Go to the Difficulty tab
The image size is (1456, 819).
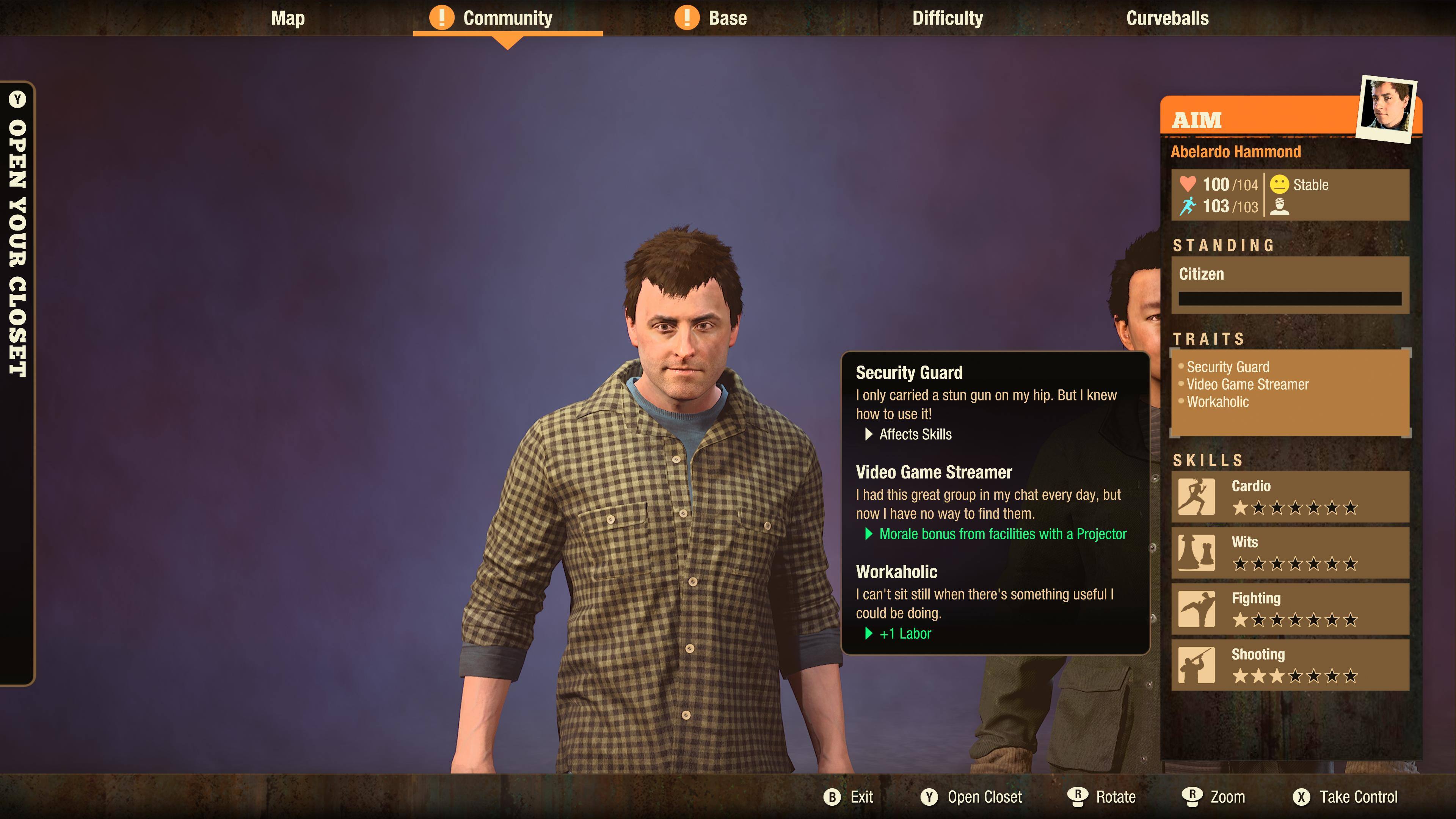(x=947, y=18)
